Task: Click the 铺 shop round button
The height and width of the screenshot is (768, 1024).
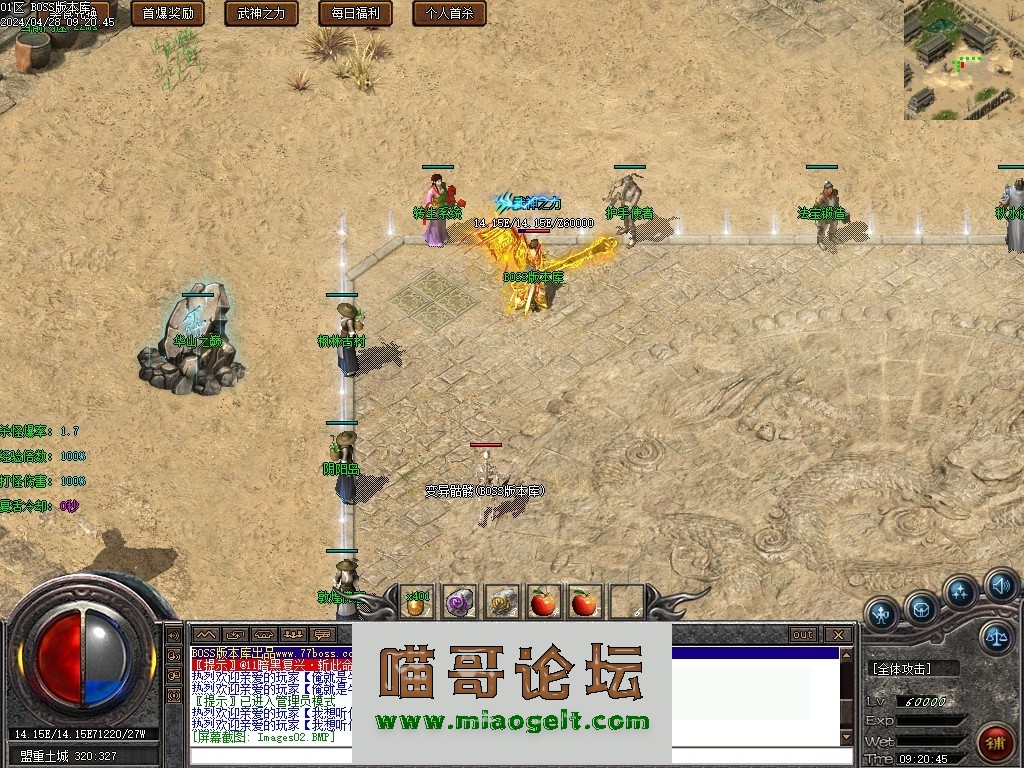Action: (996, 744)
